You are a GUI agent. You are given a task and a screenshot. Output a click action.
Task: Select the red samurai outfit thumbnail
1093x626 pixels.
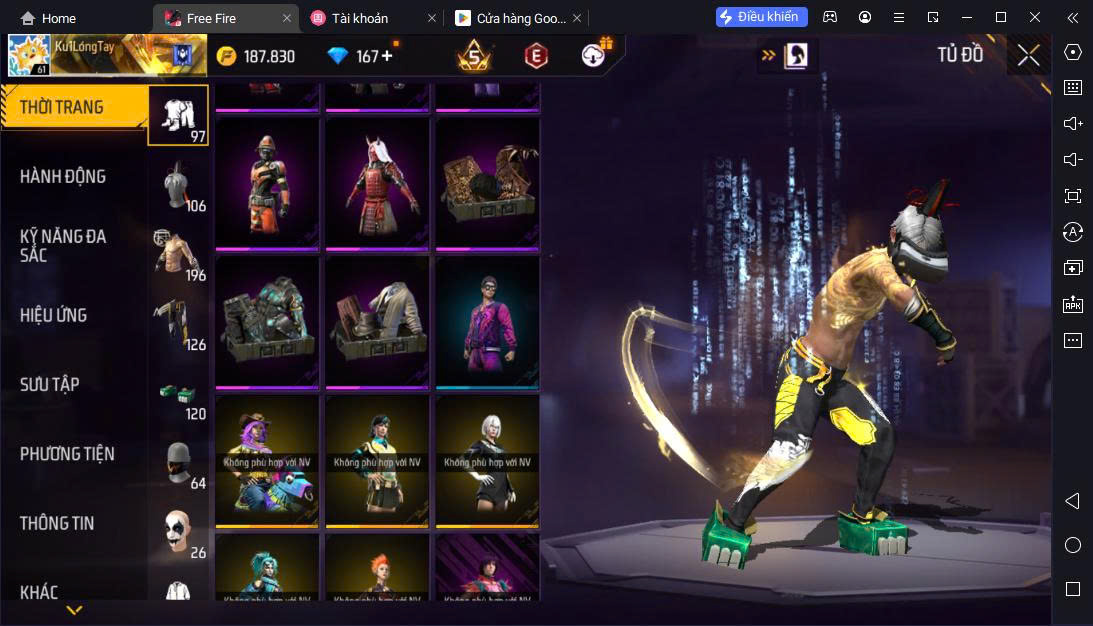[x=377, y=183]
